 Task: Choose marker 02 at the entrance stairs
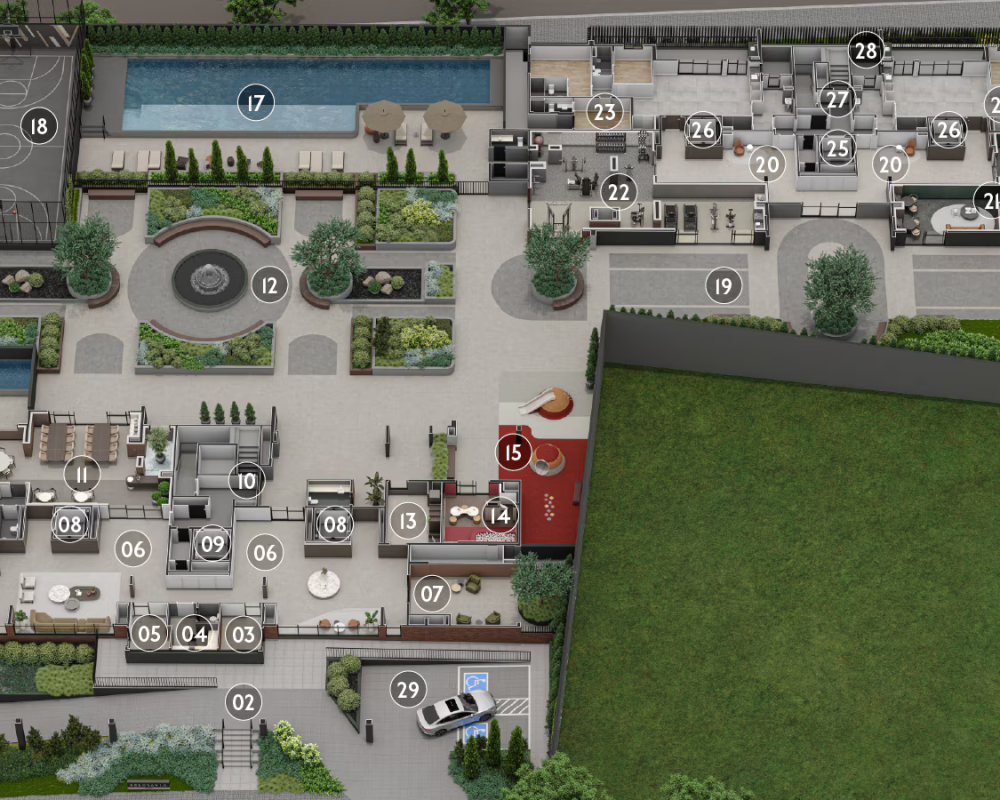coord(243,702)
